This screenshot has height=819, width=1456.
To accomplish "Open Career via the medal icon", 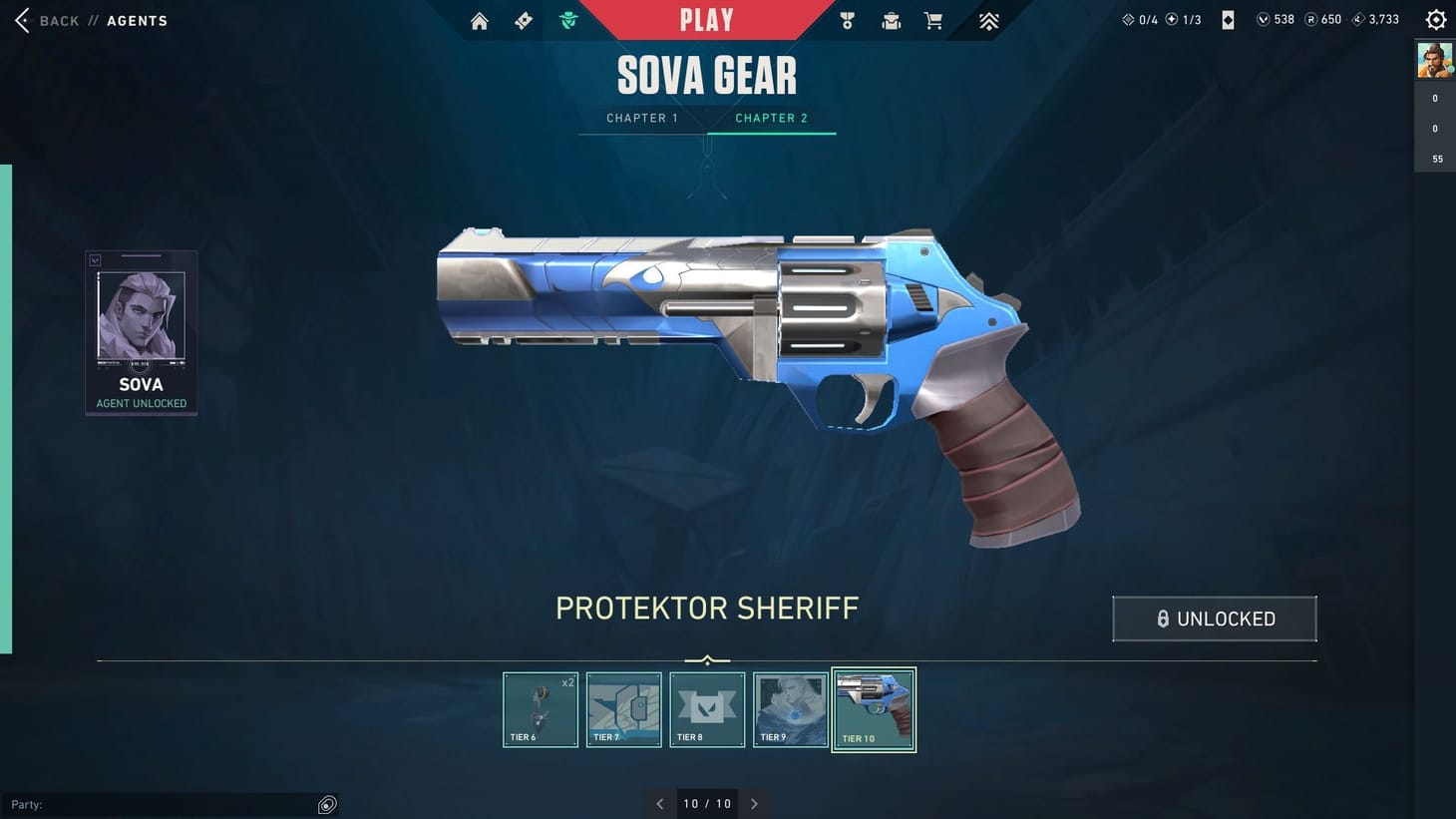I will click(x=847, y=20).
